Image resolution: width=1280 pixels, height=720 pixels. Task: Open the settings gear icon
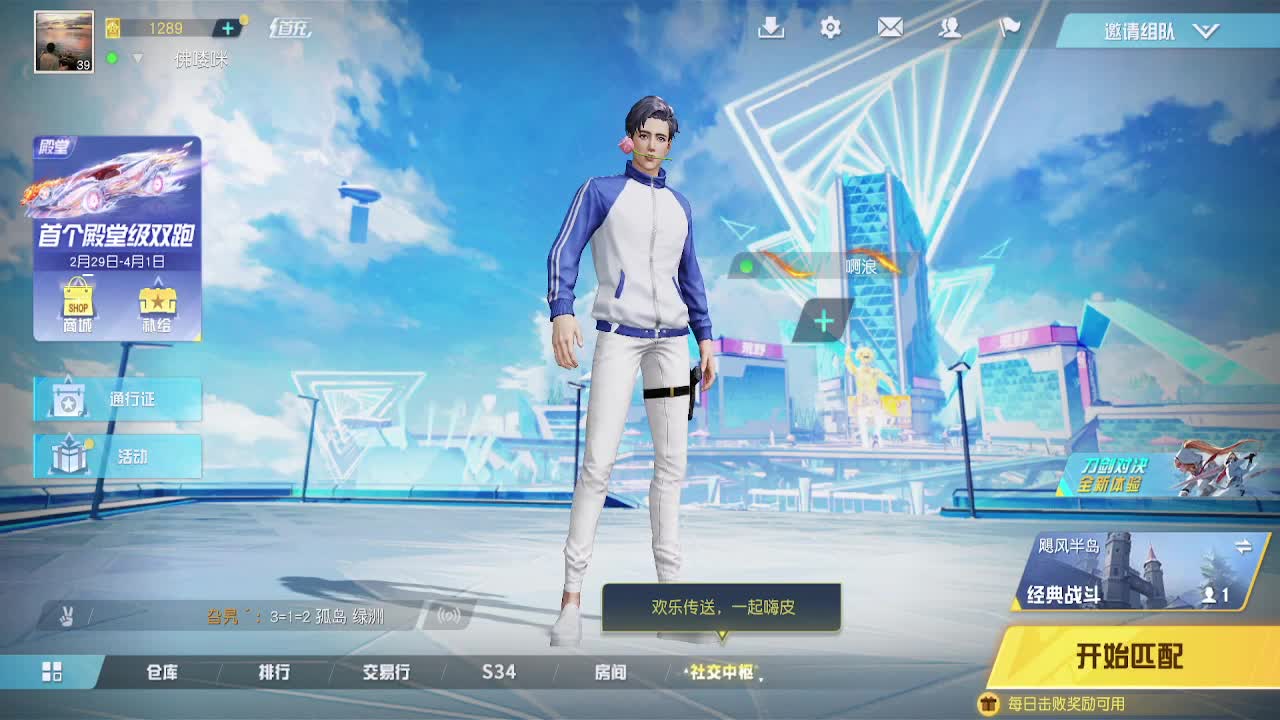tap(829, 29)
